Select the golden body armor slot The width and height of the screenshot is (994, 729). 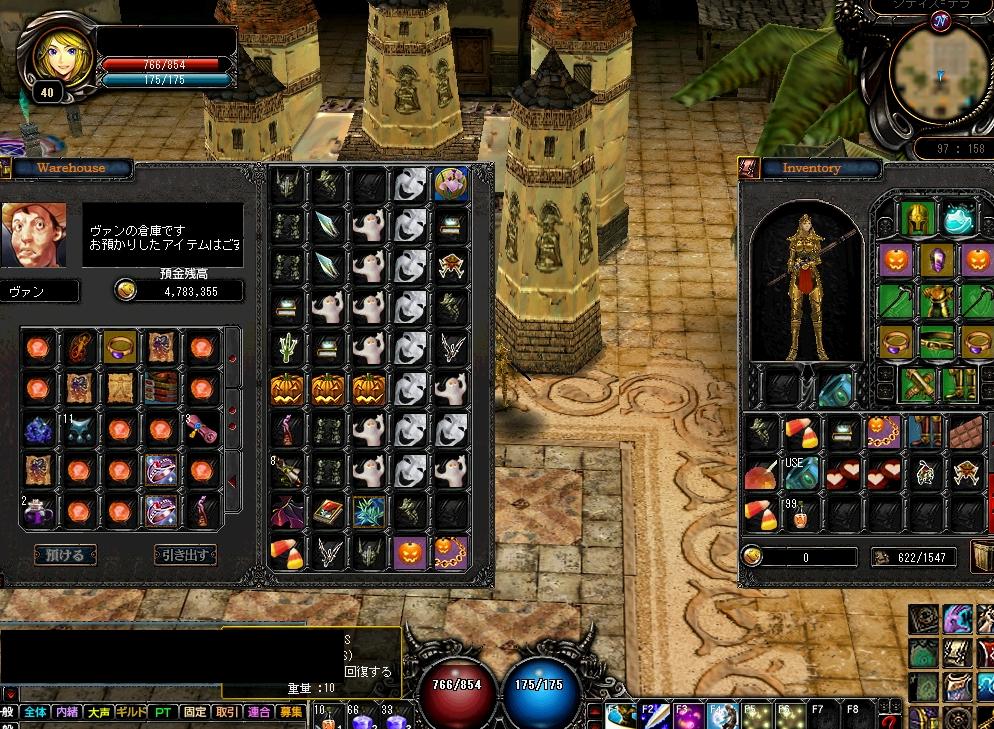click(x=936, y=300)
